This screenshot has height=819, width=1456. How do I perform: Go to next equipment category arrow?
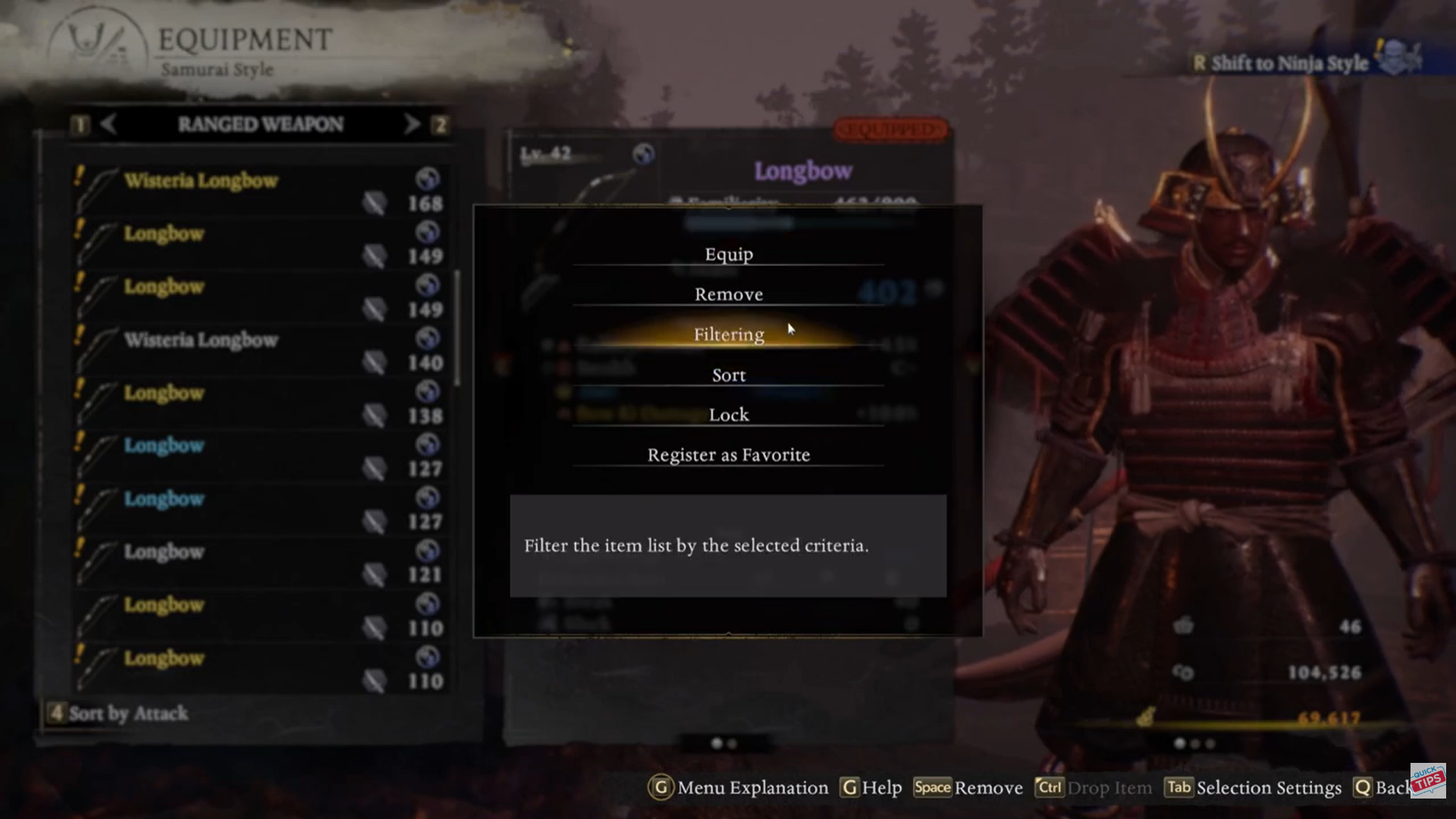coord(412,124)
